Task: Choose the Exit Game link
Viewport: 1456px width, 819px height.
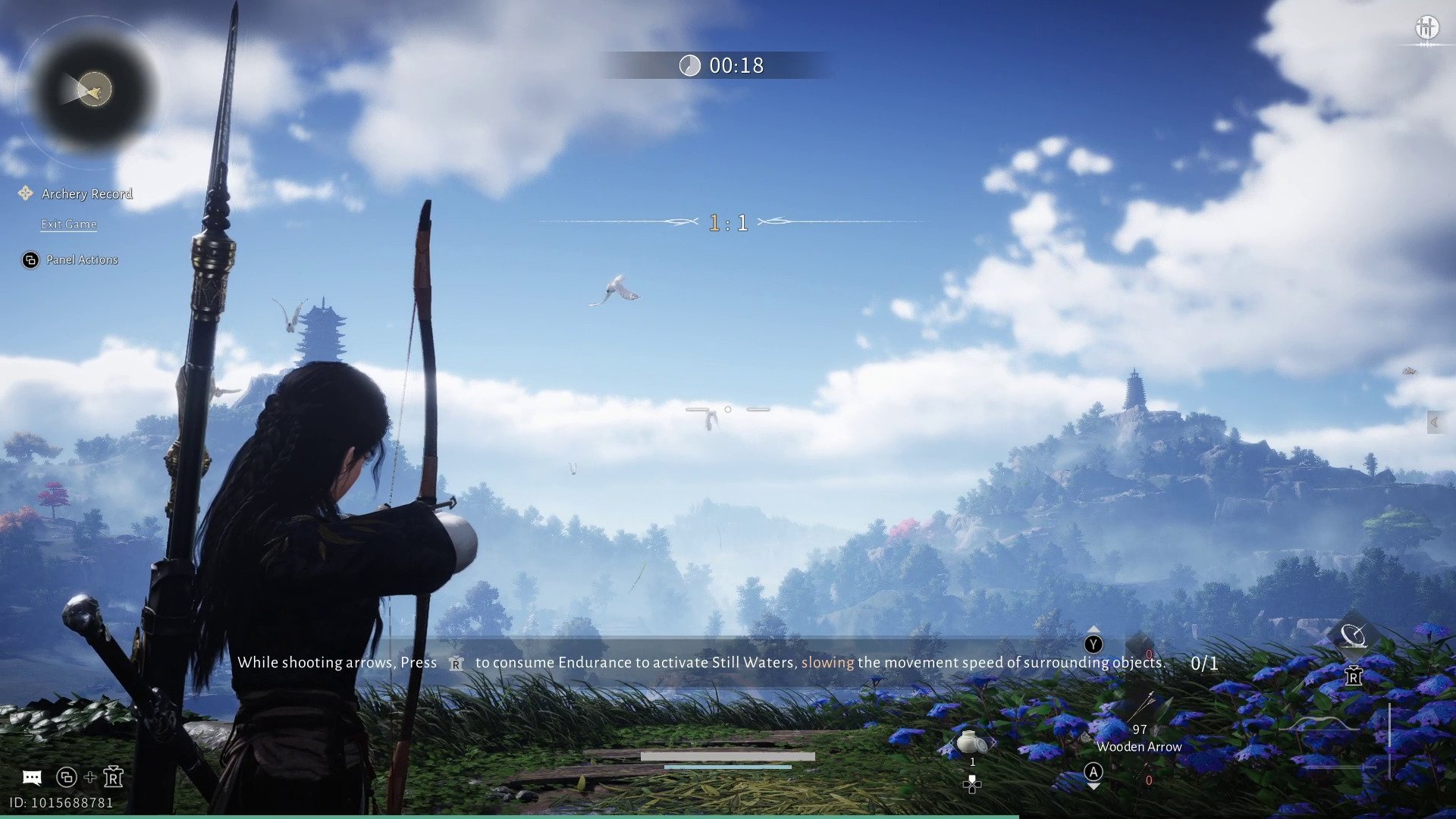Action: (68, 224)
